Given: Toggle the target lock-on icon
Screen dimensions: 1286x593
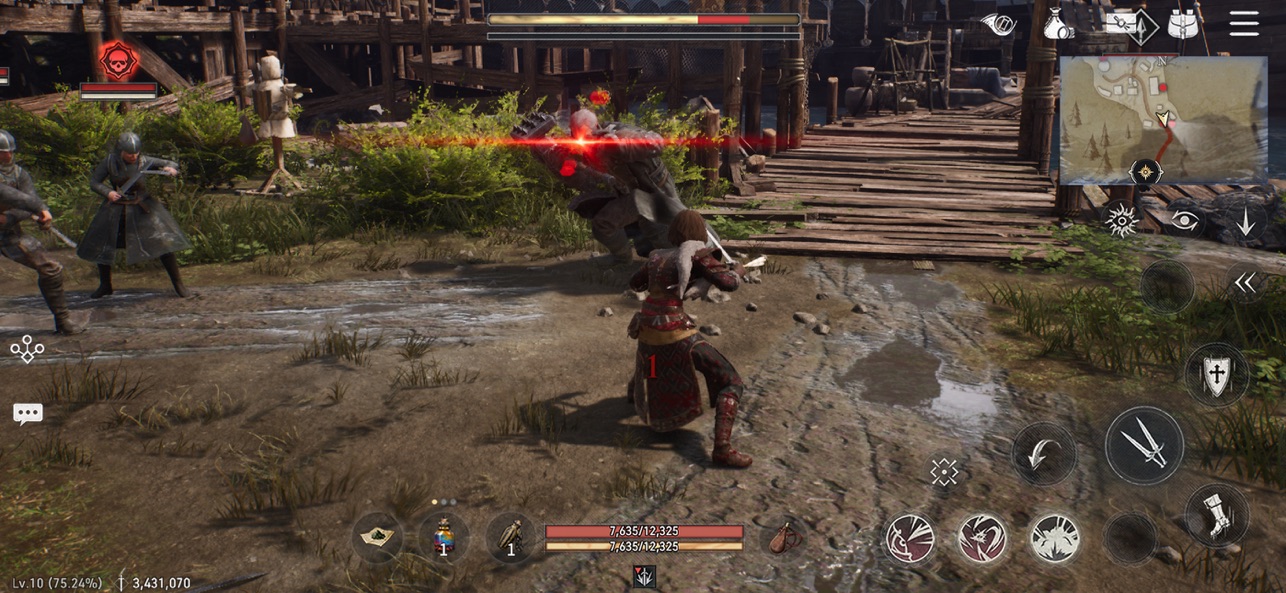Looking at the screenshot, I should [x=944, y=472].
